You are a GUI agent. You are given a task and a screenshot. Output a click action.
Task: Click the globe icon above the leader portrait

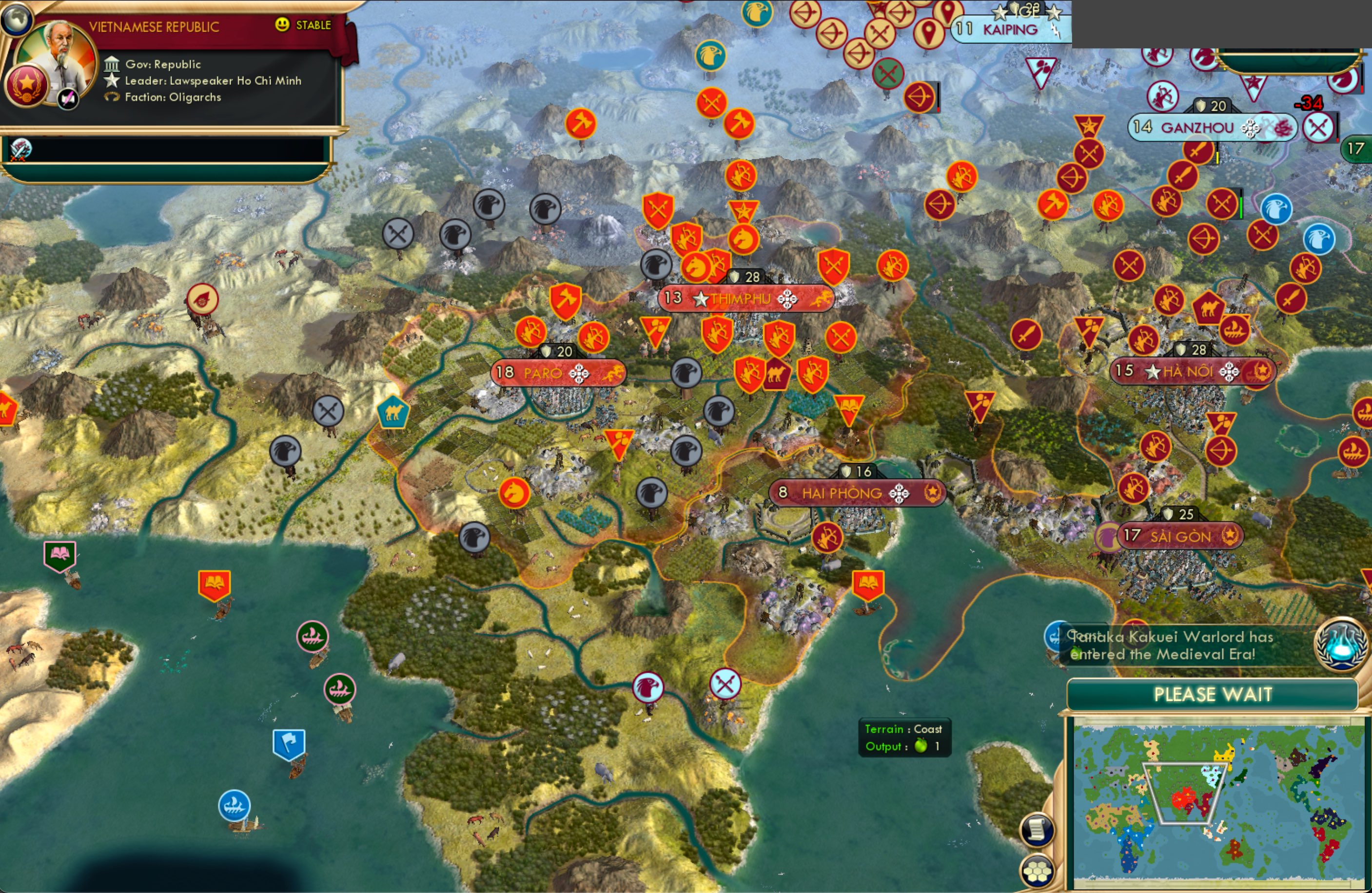coord(17,19)
